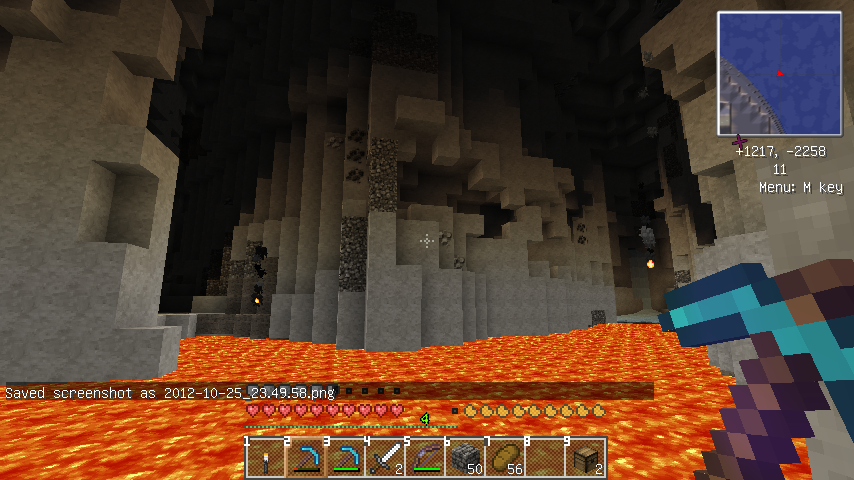
Task: Select the torch in hotbar slot 1
Action: pyautogui.click(x=266, y=458)
